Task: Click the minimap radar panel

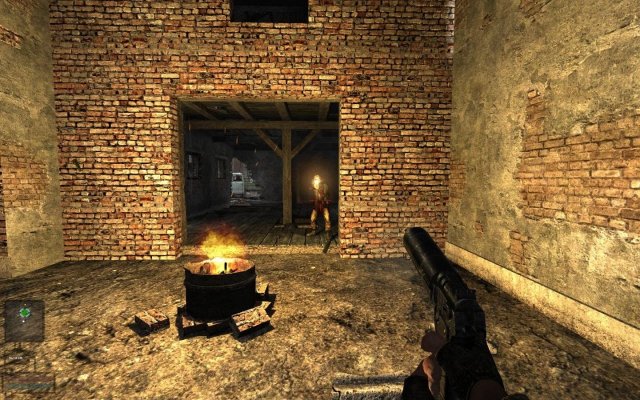Action: point(24,320)
